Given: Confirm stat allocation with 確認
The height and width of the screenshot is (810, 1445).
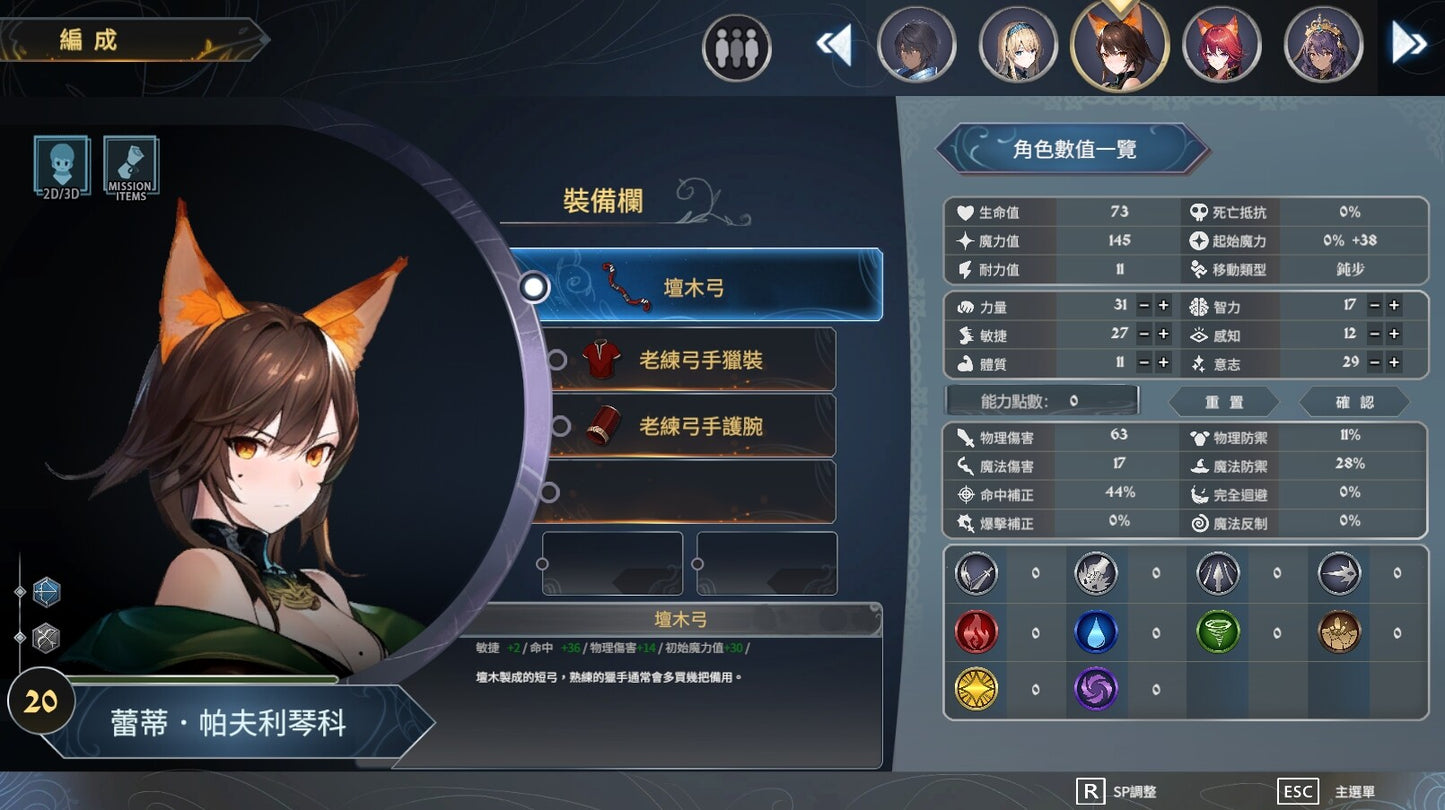Looking at the screenshot, I should pyautogui.click(x=1355, y=402).
